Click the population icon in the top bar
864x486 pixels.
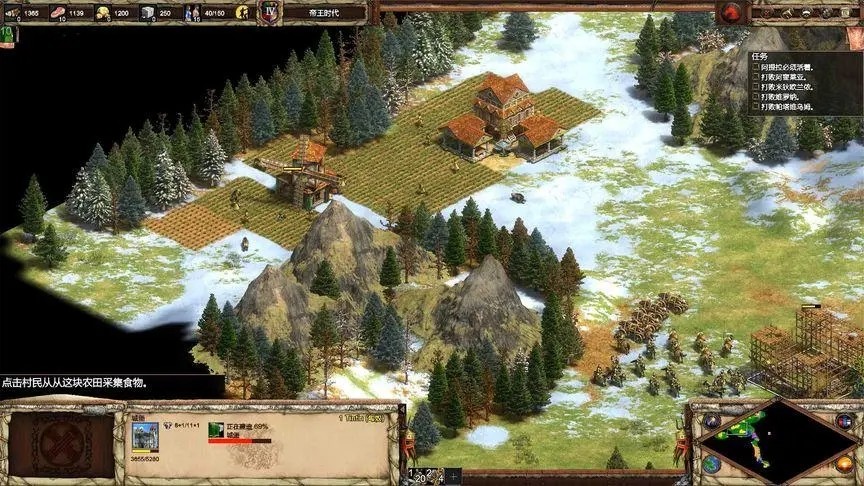tap(191, 13)
